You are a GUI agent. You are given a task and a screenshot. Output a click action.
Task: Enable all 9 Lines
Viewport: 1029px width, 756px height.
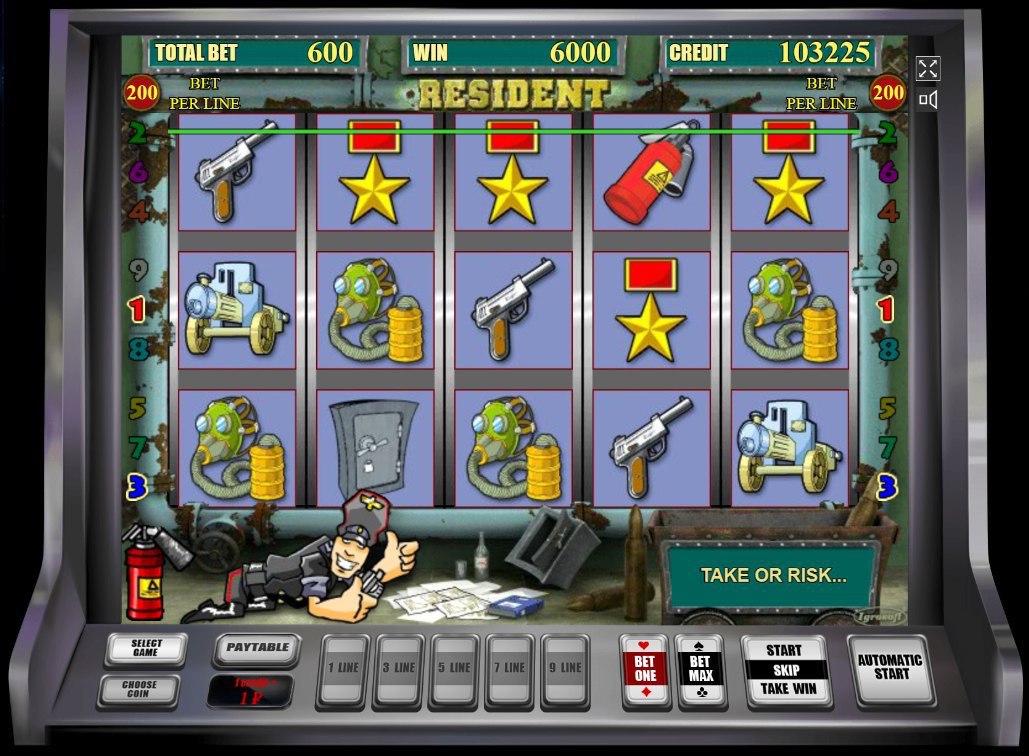coord(565,668)
